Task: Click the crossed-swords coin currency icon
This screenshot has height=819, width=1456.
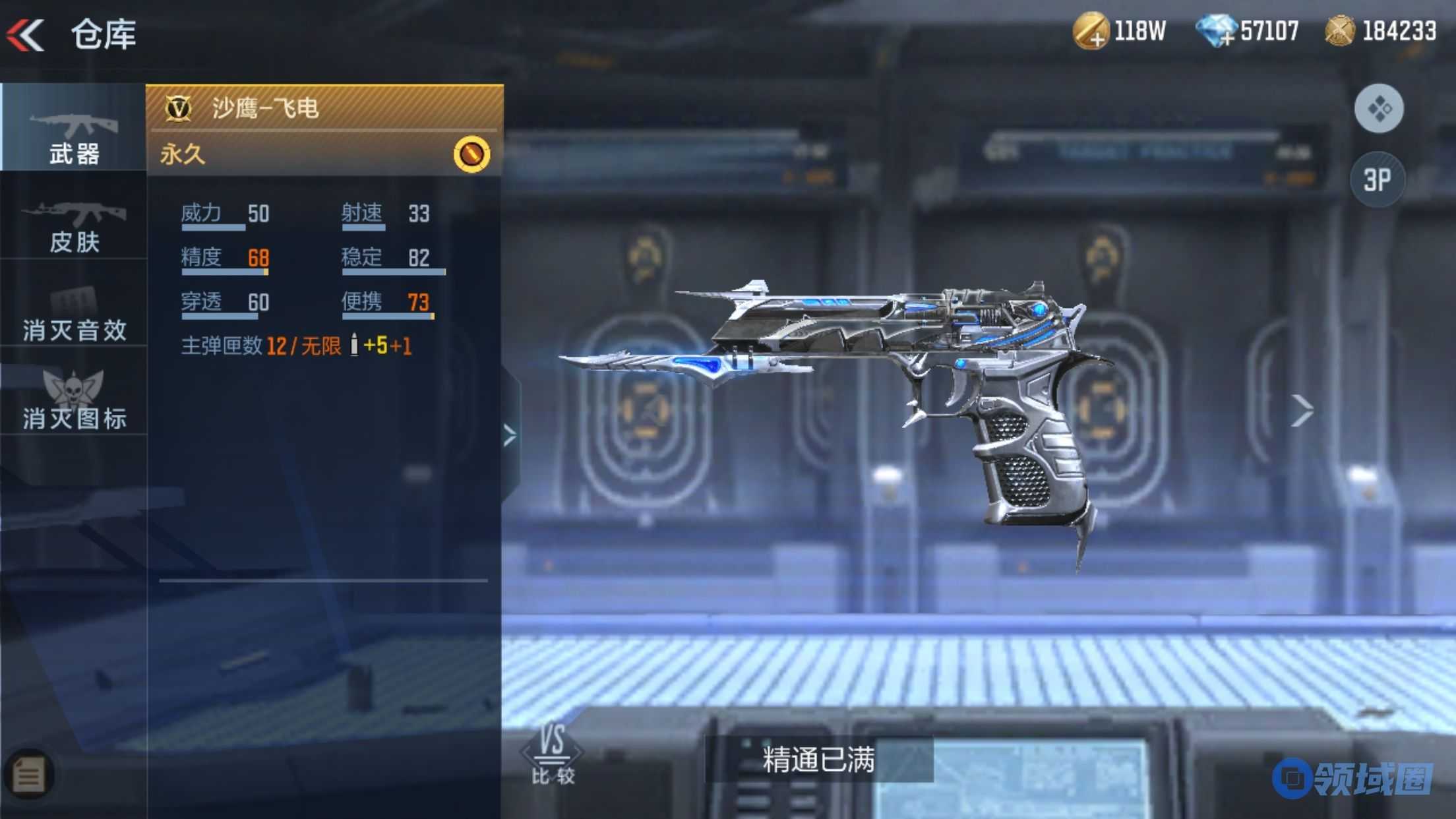Action: coord(1339,31)
